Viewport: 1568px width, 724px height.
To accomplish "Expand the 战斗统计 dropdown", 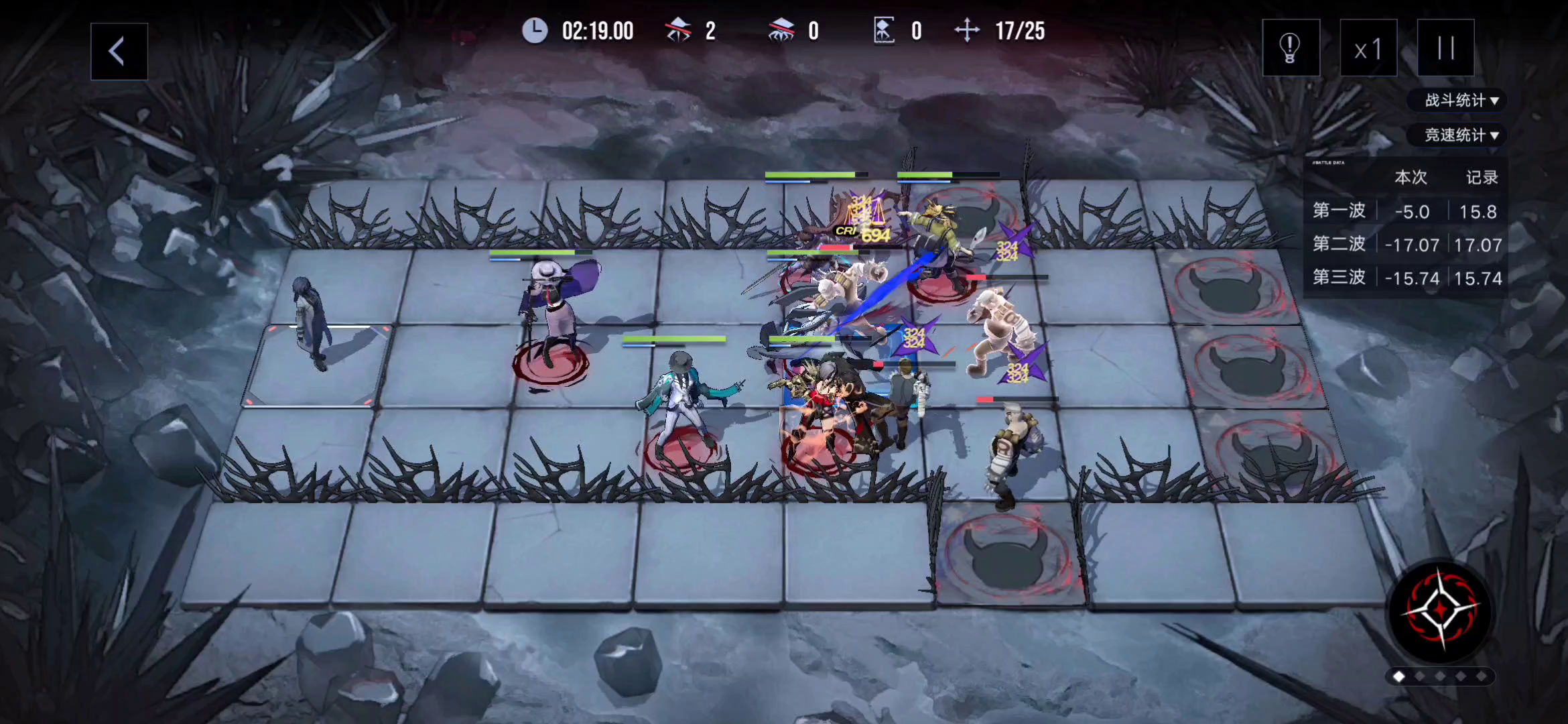I will [x=1457, y=101].
